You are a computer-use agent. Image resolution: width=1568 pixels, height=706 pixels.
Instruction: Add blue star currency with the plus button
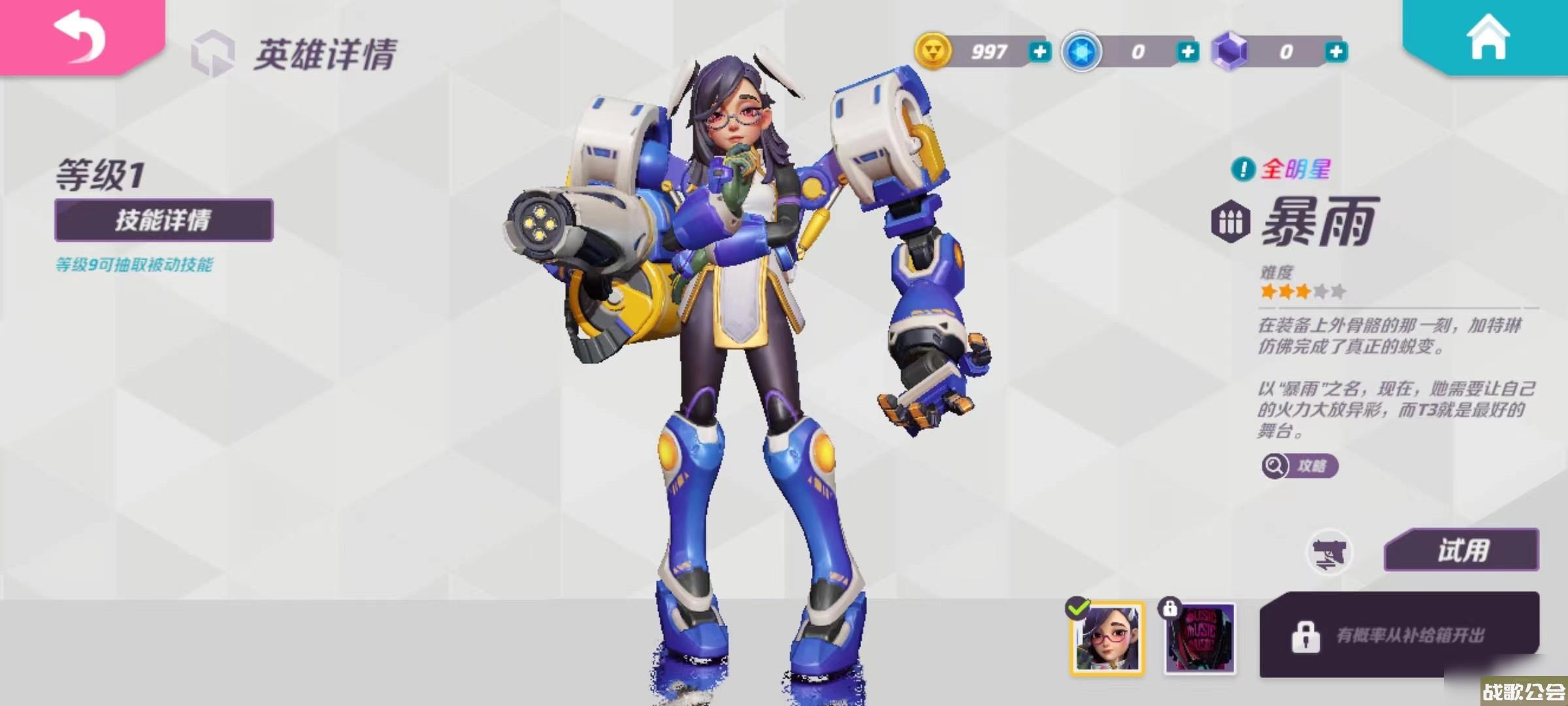pos(1187,52)
